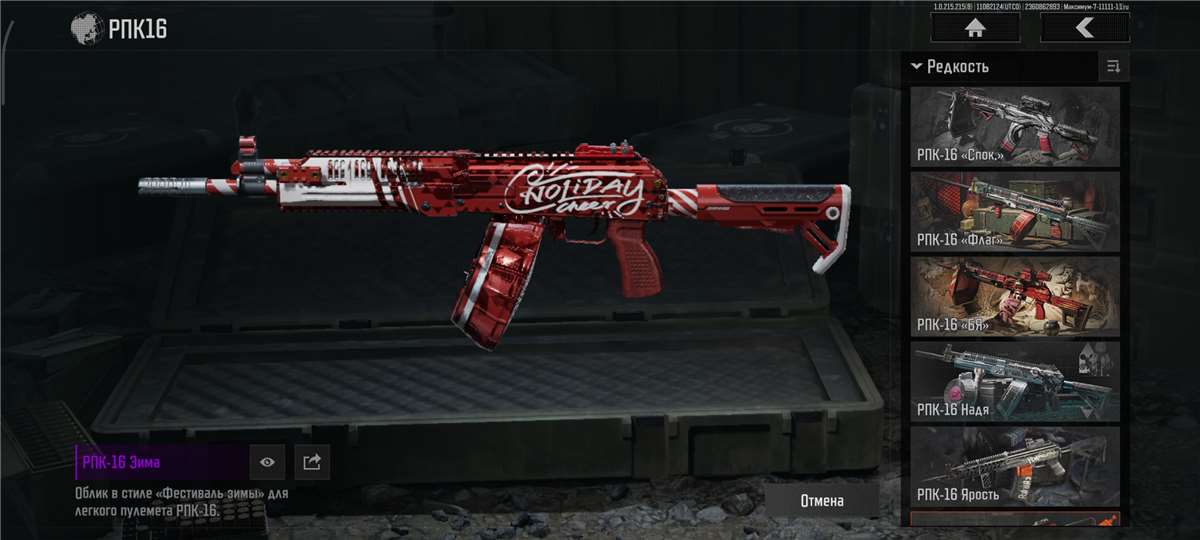Image resolution: width=1200 pixels, height=540 pixels.
Task: Click the Отмена button
Action: click(822, 501)
